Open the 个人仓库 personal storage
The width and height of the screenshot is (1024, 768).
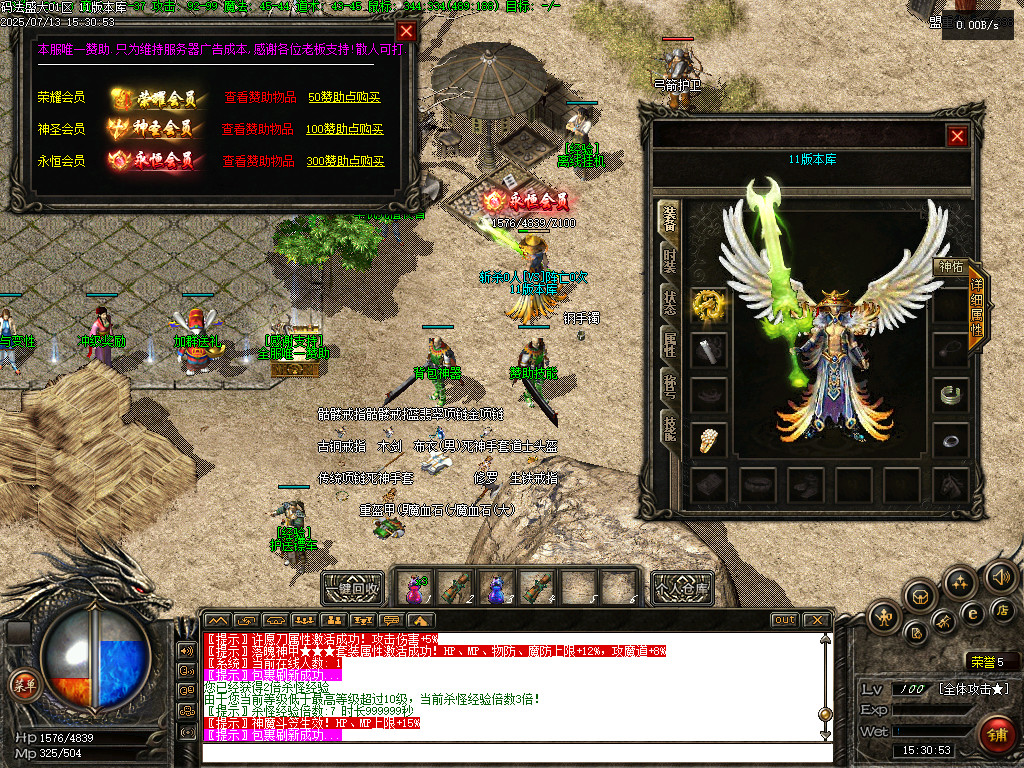click(682, 587)
